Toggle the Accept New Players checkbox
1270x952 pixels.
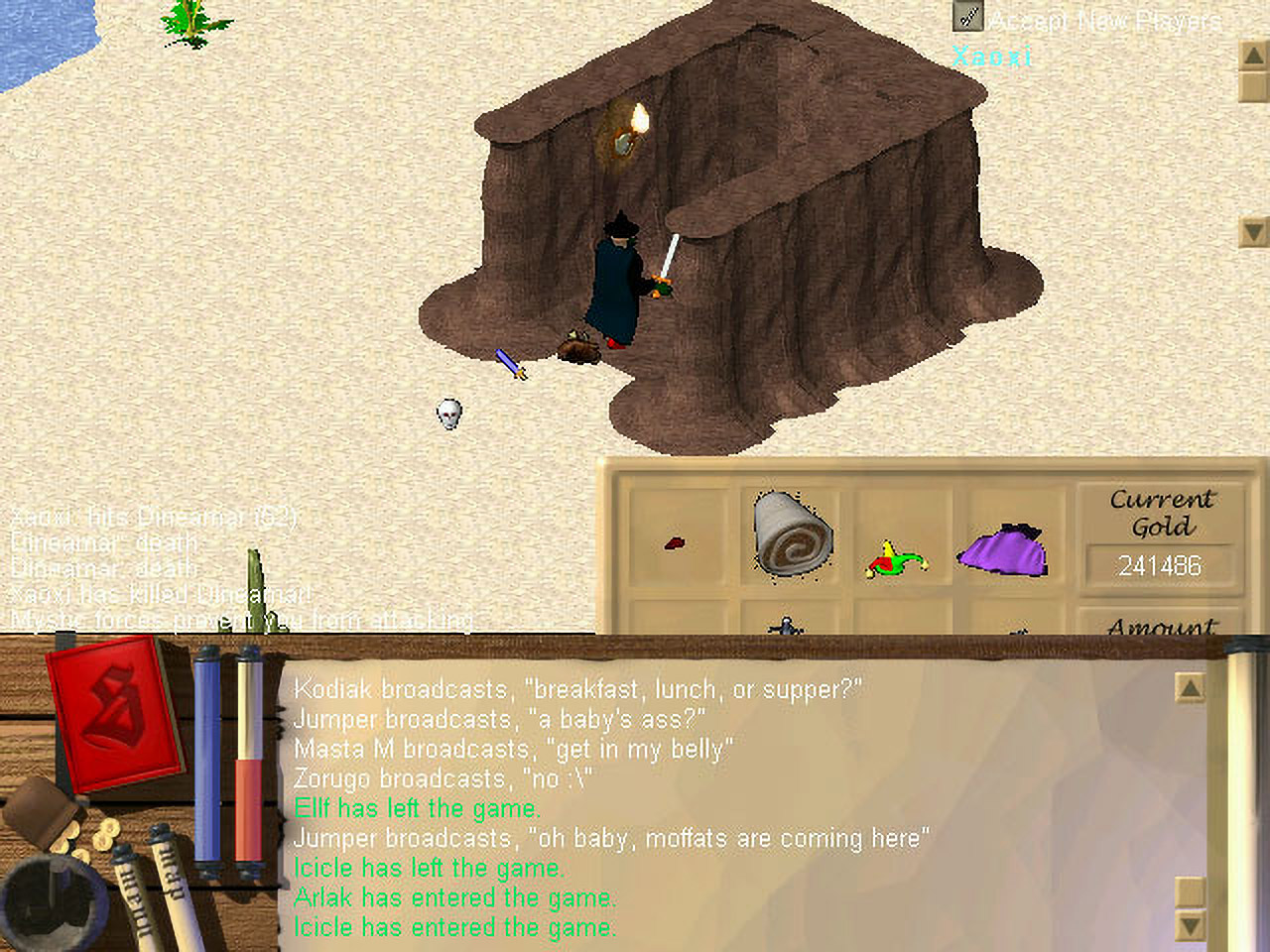(x=967, y=17)
